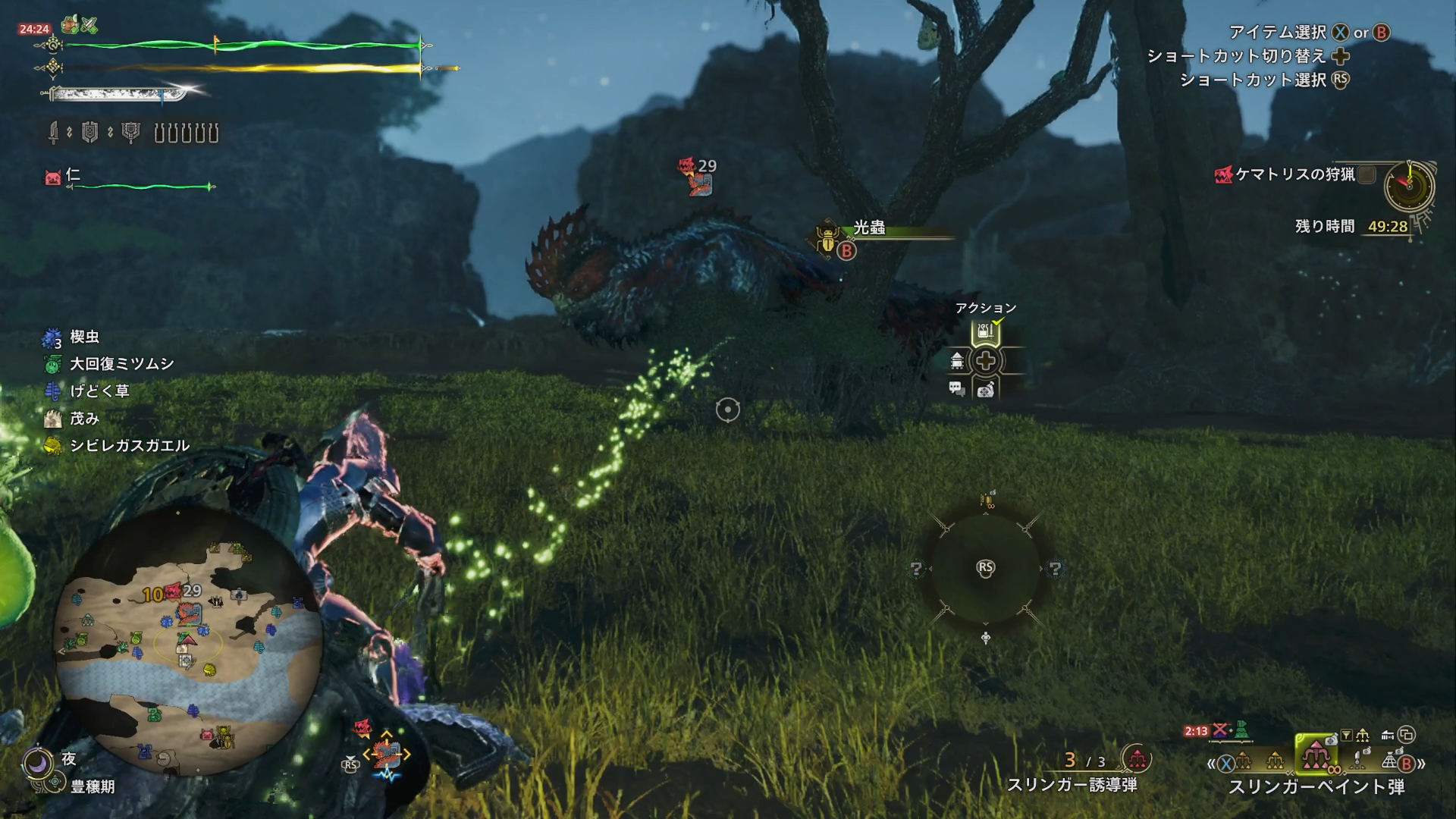The height and width of the screenshot is (819, 1456).
Task: Click the 光蟲 interaction beetle icon
Action: click(x=826, y=239)
